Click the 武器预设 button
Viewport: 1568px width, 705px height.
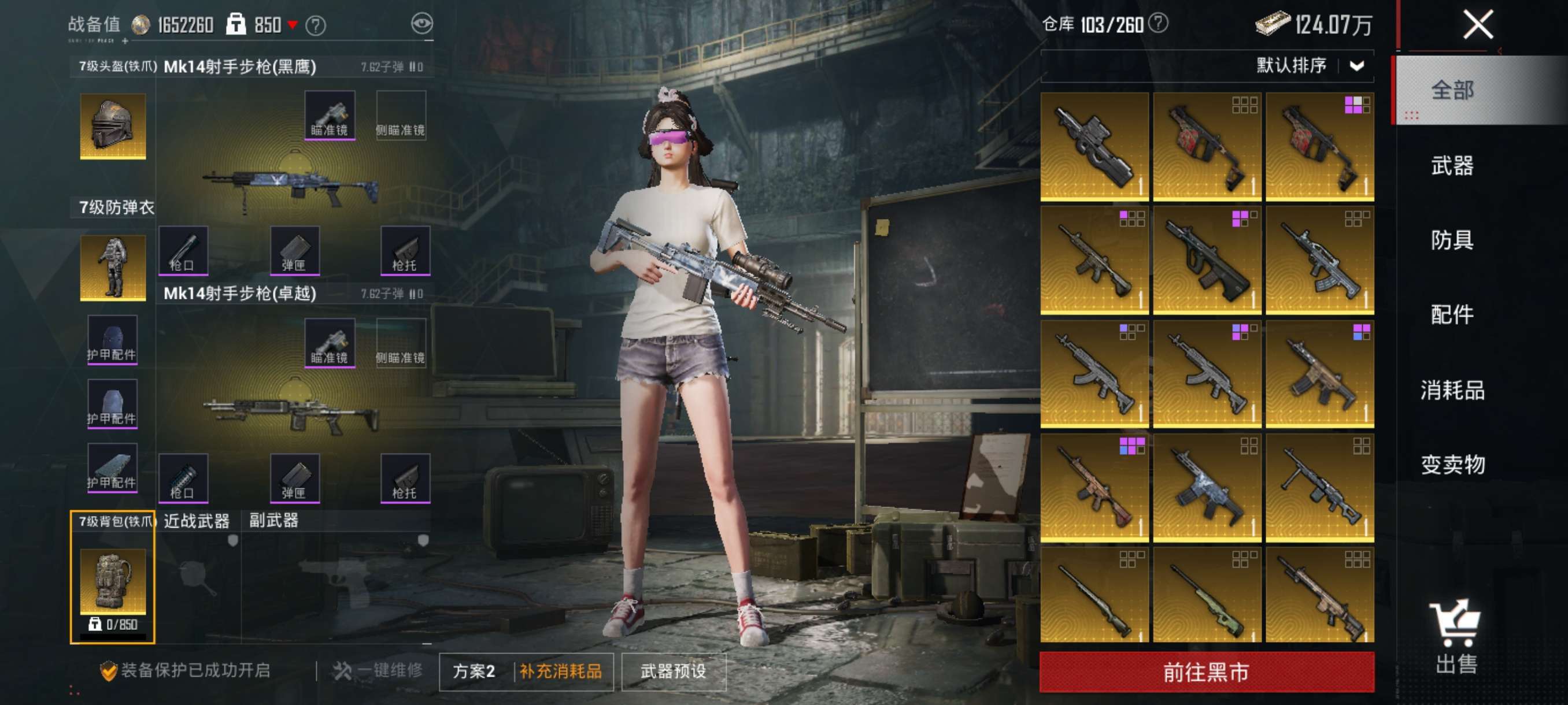[673, 671]
